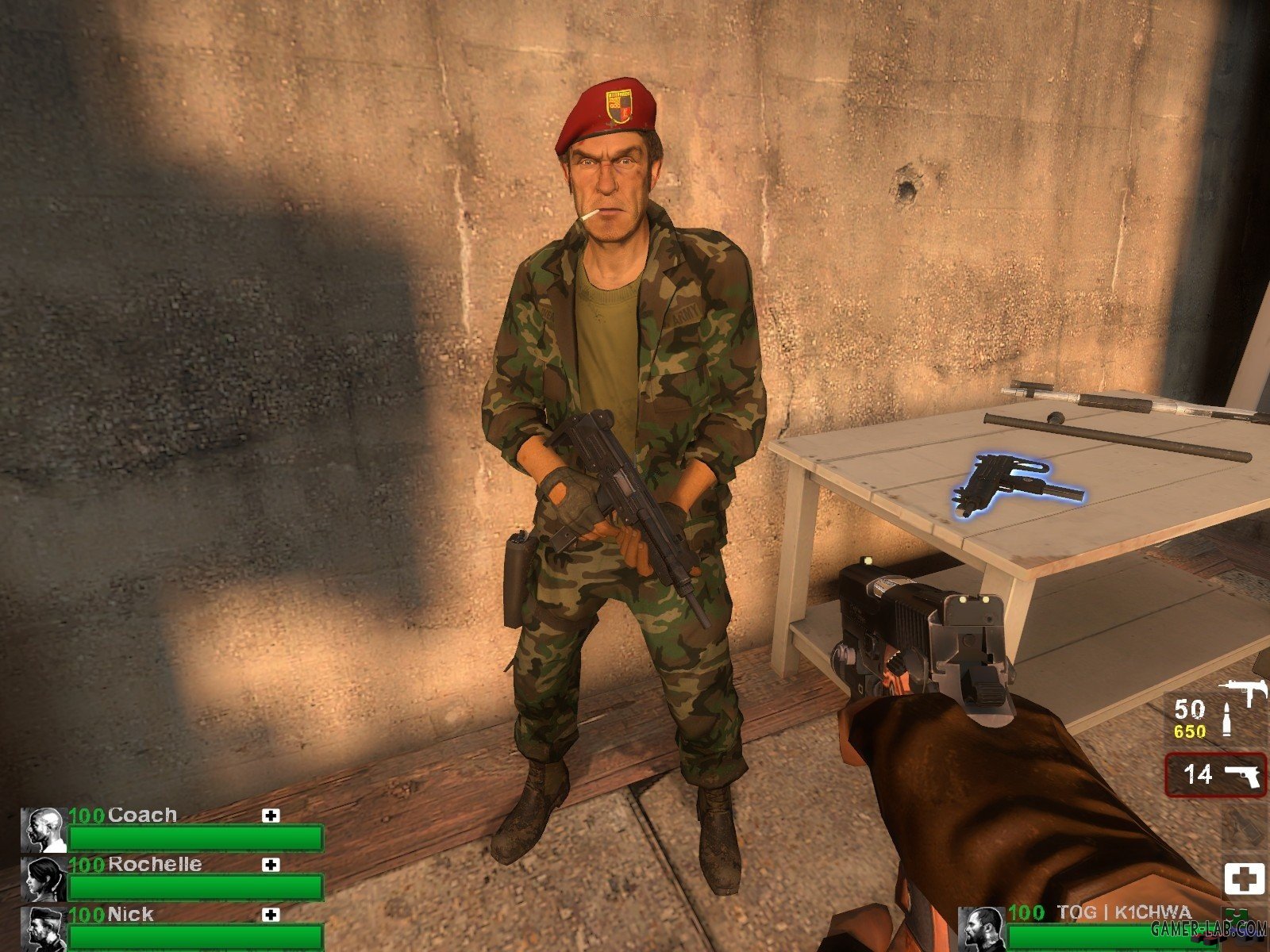
Task: Click the medkit icon beside Nick's name
Action: pos(271,915)
